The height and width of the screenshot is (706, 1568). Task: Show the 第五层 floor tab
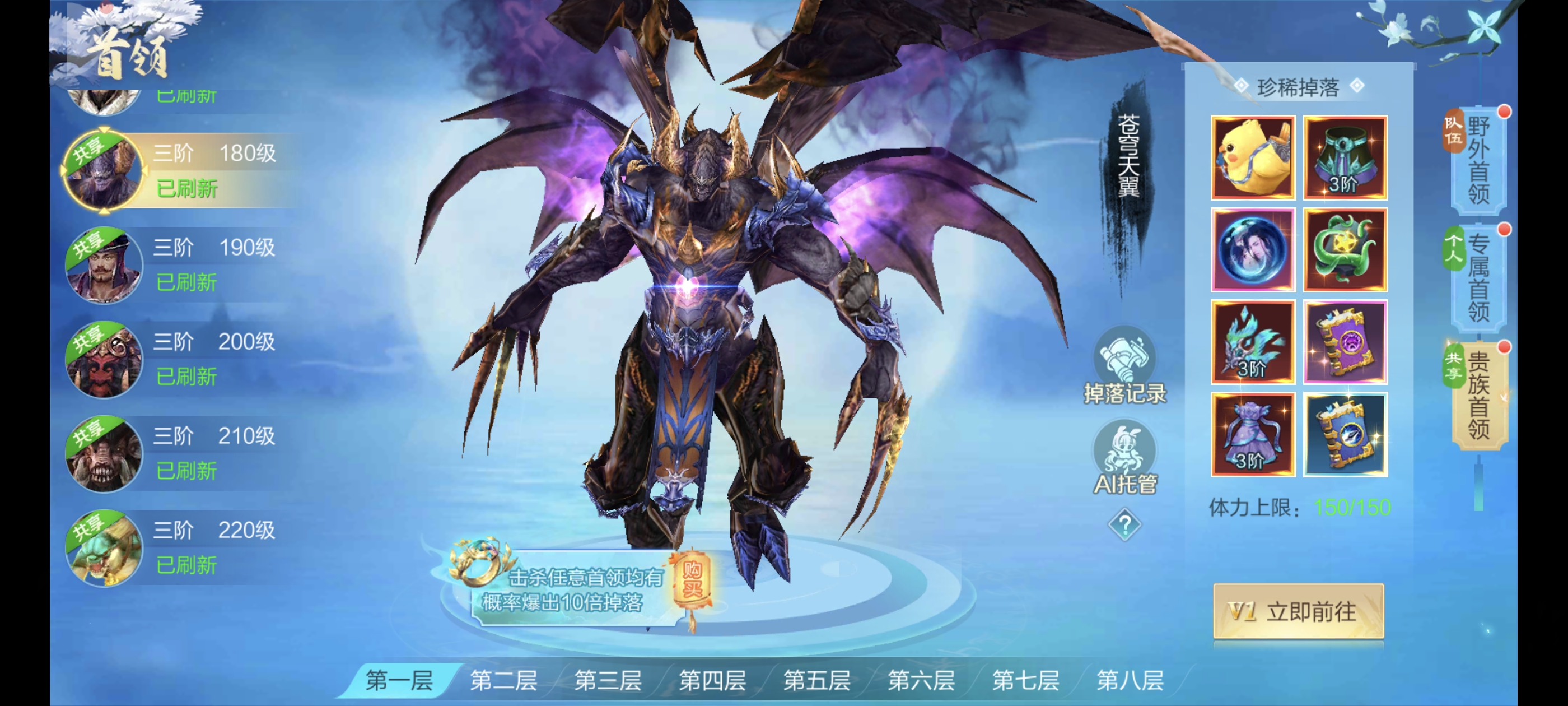816,680
